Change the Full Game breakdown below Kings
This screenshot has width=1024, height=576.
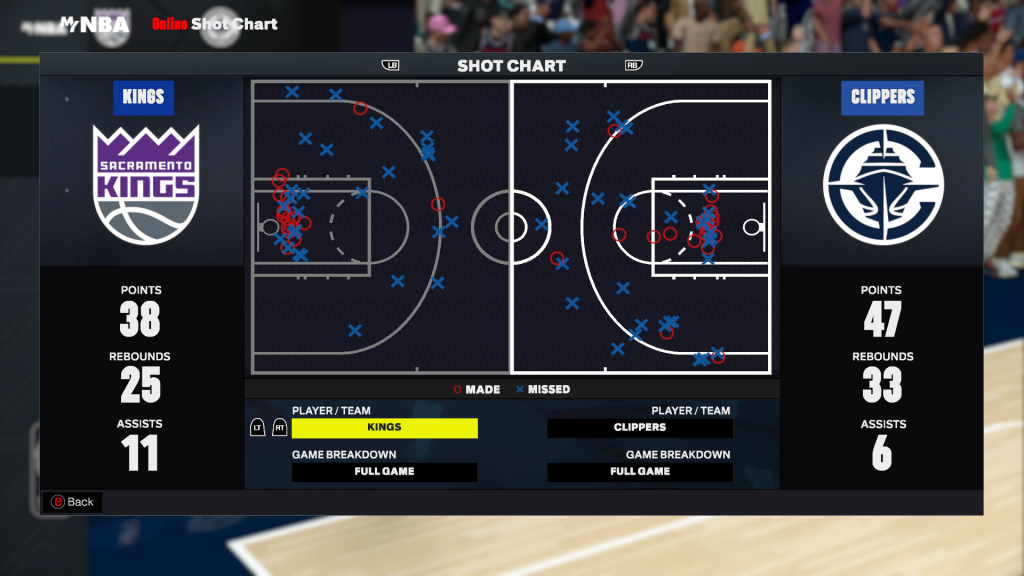(x=384, y=472)
